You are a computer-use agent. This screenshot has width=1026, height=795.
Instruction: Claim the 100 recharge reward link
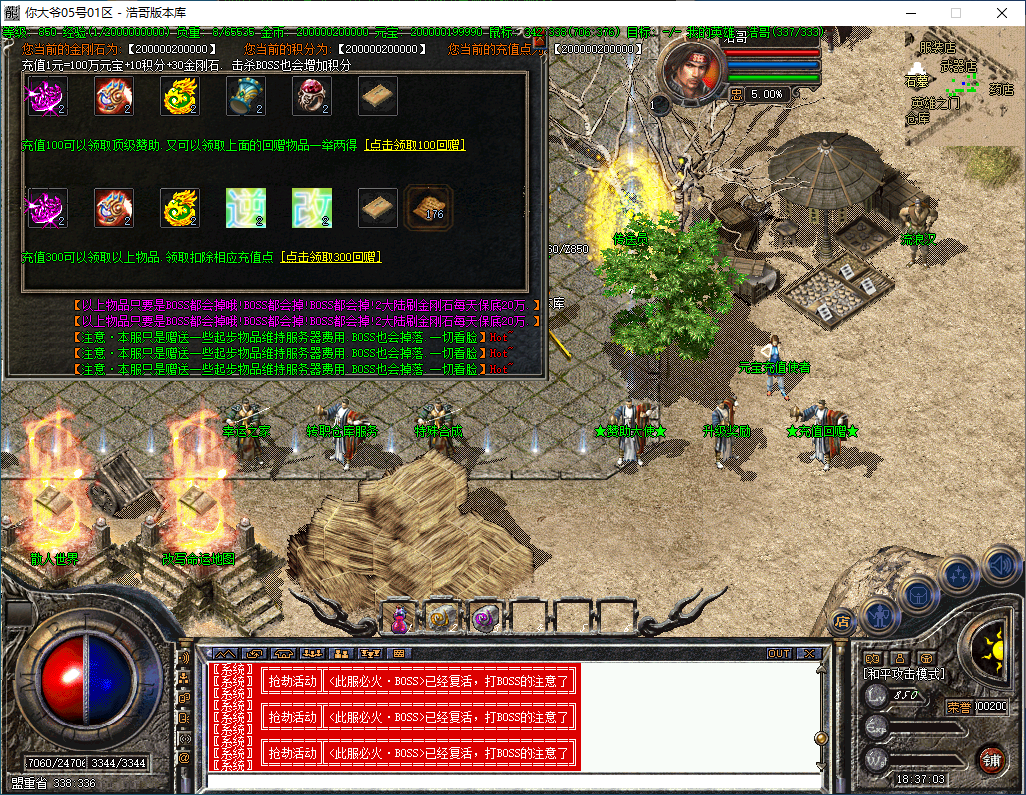point(415,145)
